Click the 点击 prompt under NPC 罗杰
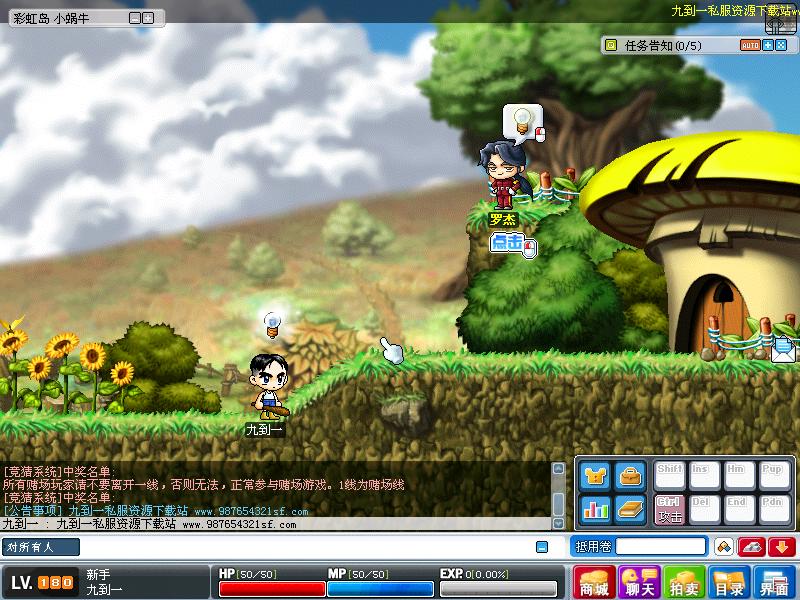Image resolution: width=800 pixels, height=600 pixels. point(508,242)
